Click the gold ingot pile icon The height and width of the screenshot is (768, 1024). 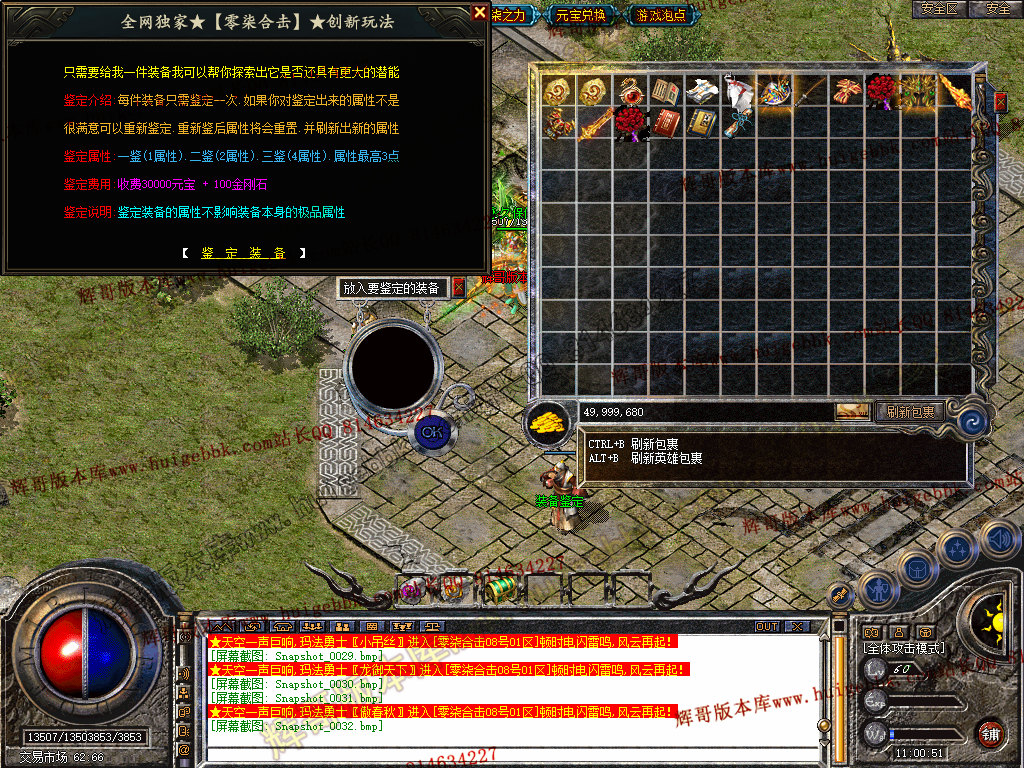click(x=547, y=421)
